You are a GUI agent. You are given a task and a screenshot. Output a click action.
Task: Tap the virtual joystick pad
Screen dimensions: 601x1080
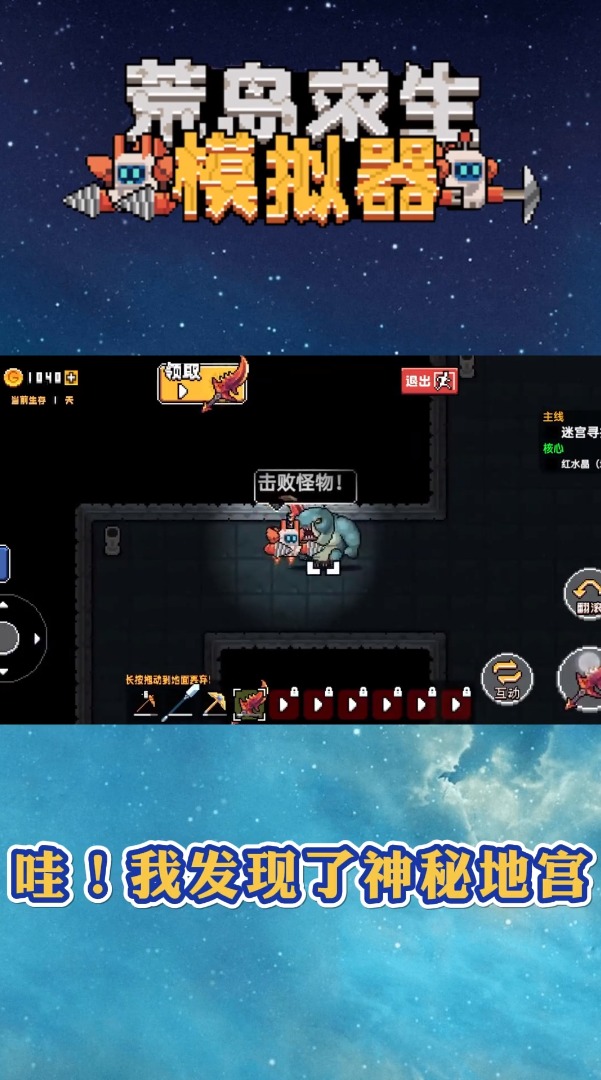click(x=10, y=638)
